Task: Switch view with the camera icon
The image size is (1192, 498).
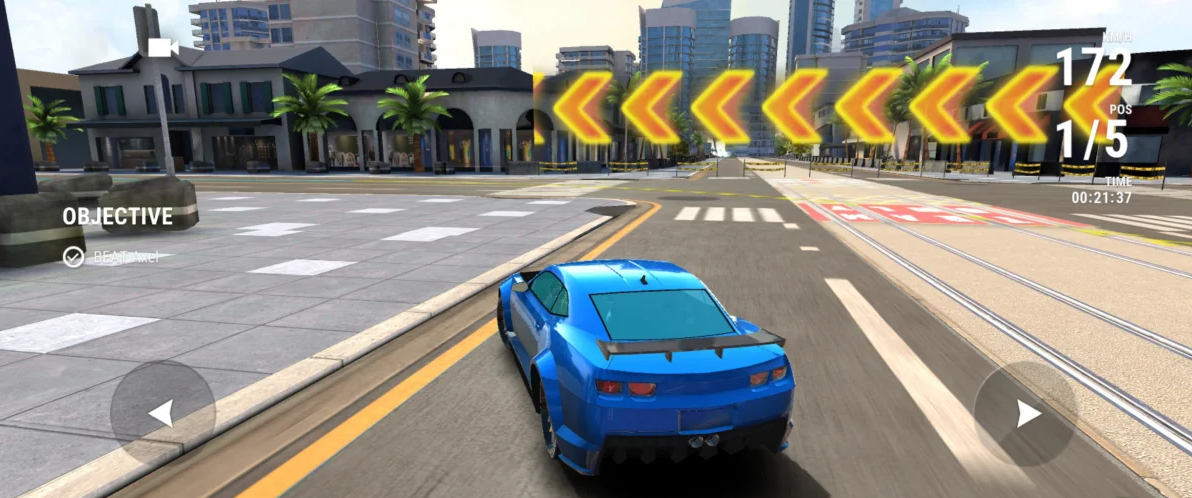Action: (161, 47)
